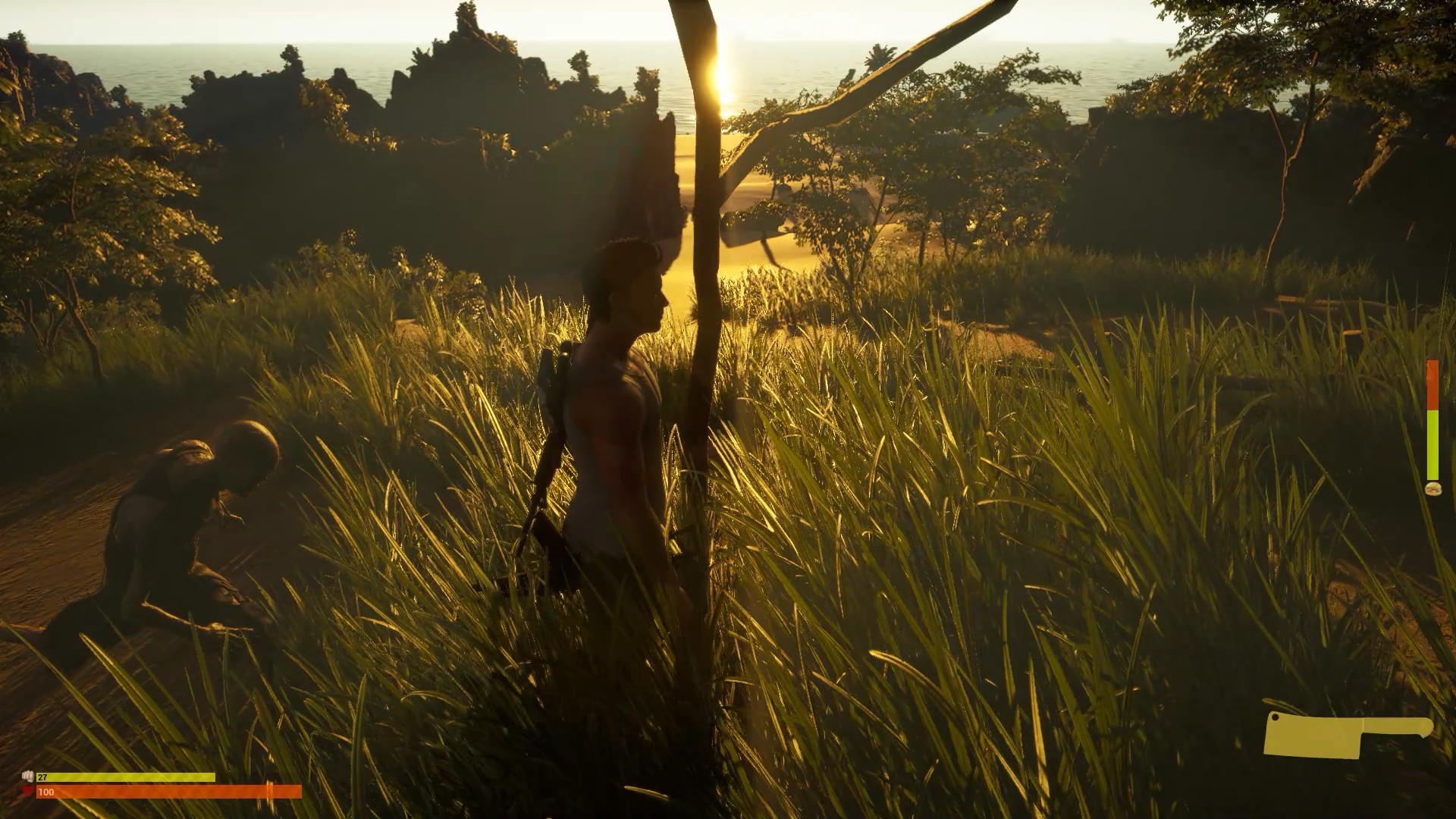Screen dimensions: 1456x819
Task: Click the number 27 on the stamina bar
Action: pyautogui.click(x=42, y=777)
